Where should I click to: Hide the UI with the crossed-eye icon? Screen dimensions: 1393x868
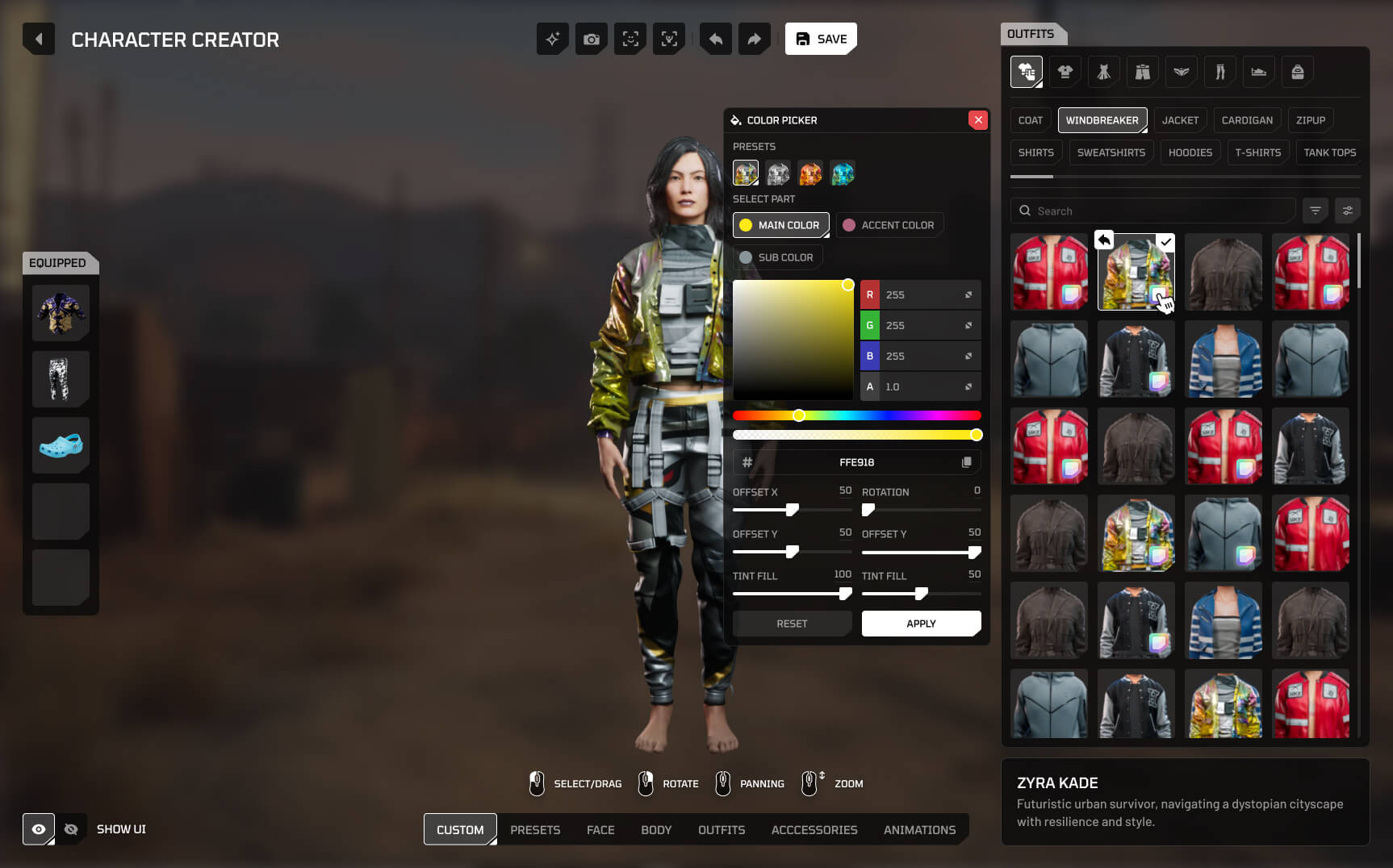click(x=71, y=829)
